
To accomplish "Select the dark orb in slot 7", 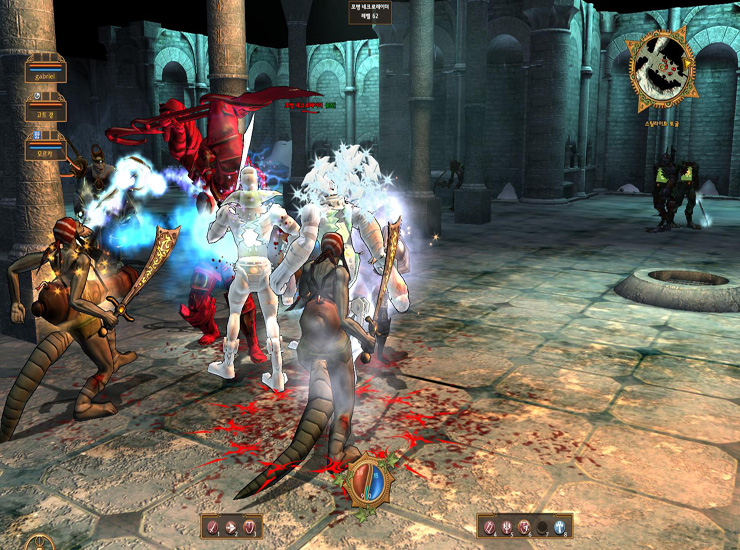I will [543, 526].
